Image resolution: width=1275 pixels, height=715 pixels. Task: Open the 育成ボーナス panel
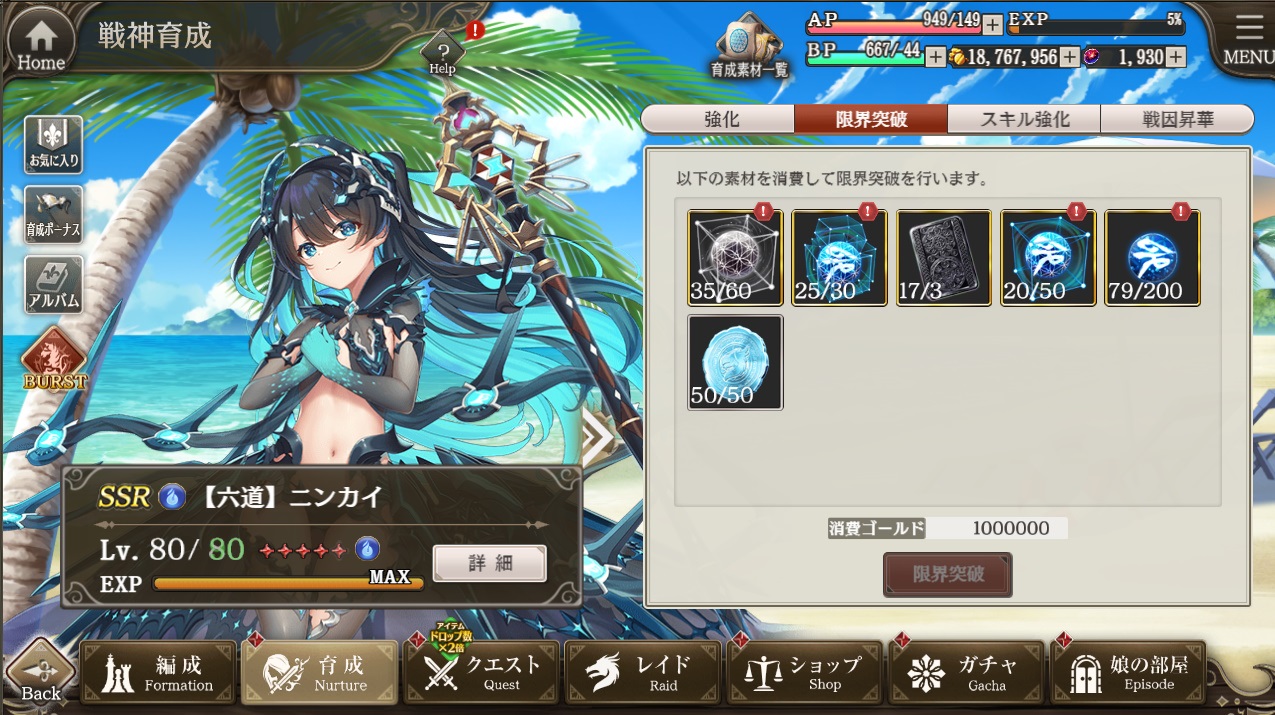tap(53, 215)
